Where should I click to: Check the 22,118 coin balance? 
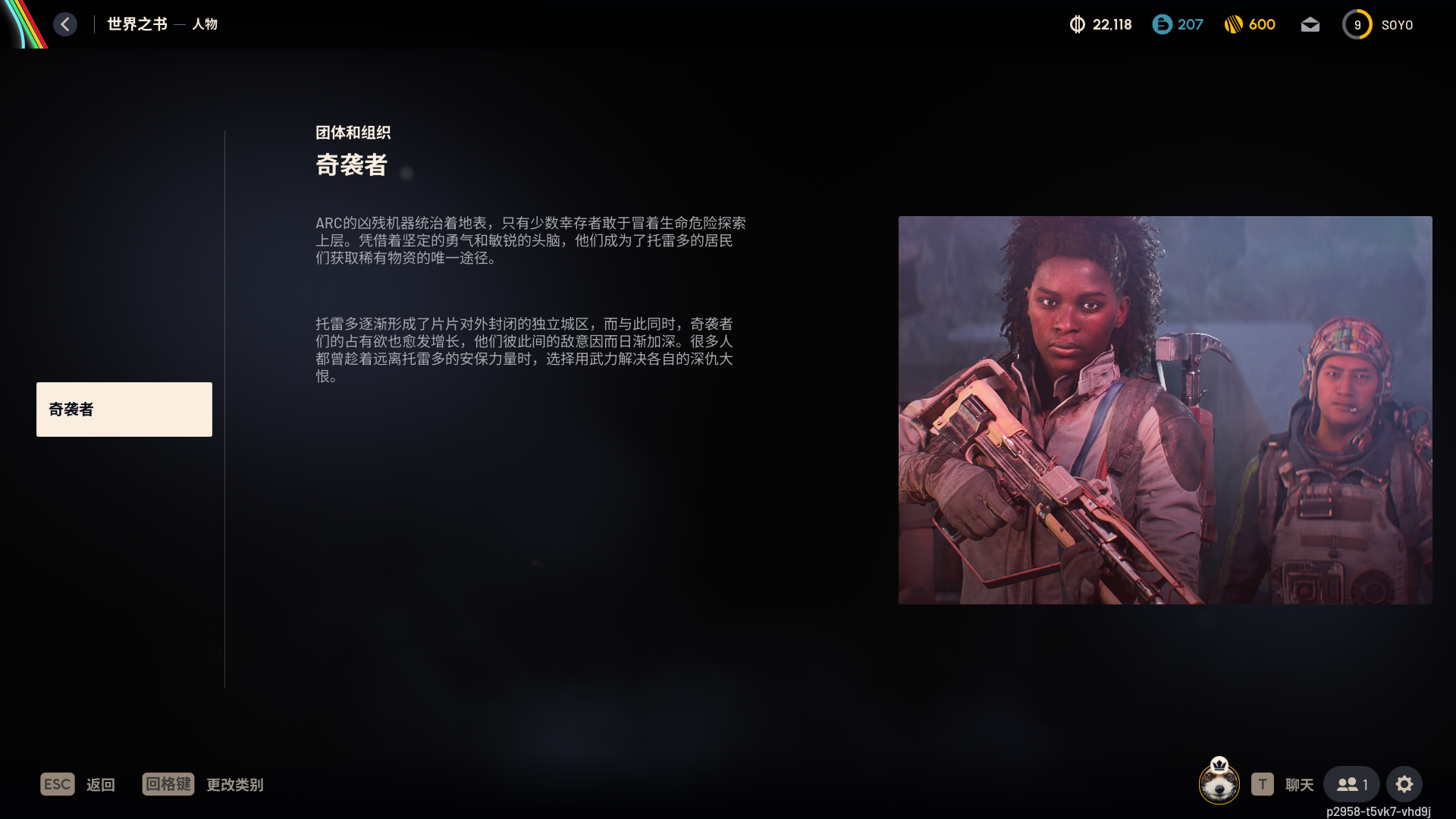pos(1100,25)
